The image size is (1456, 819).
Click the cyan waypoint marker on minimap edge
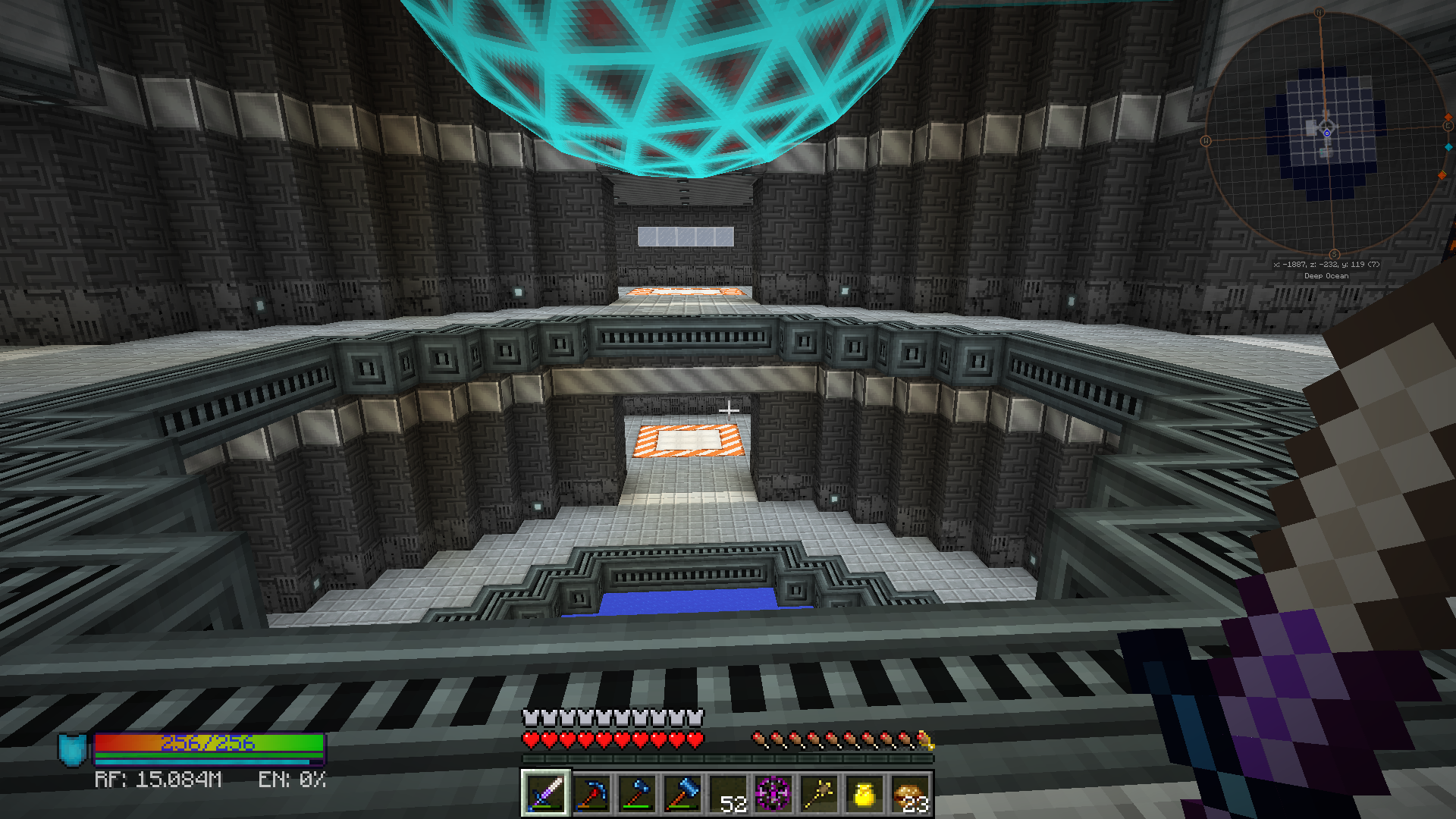tap(1448, 146)
